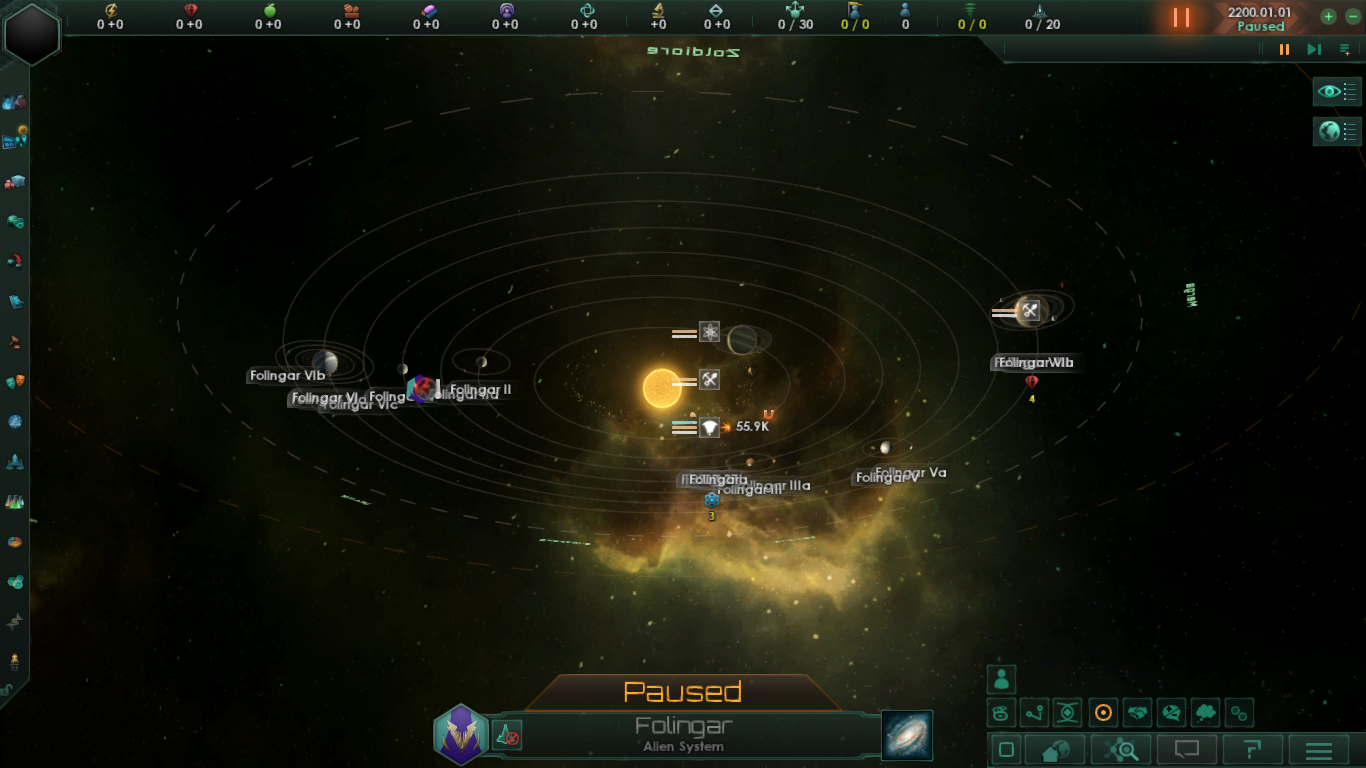Select the orange circle map mode
Screen dimensions: 1366x768
1103,713
